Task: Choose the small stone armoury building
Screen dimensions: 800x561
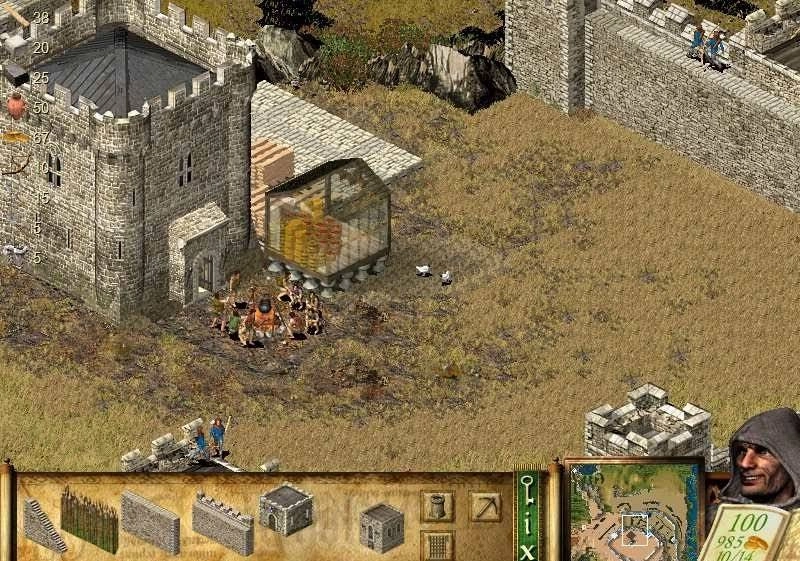Action: pyautogui.click(x=381, y=526)
